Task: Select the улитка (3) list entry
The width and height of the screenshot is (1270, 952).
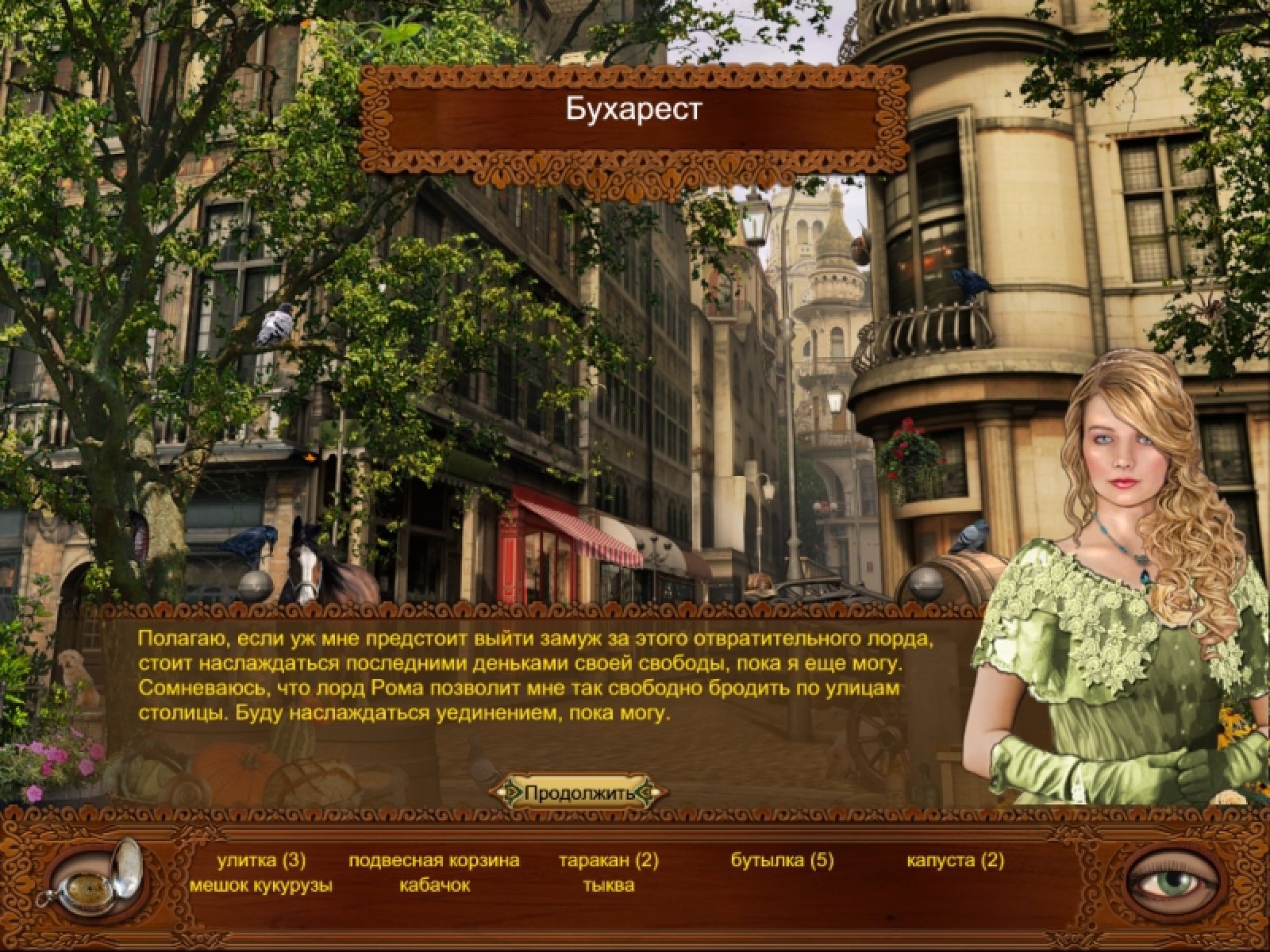Action: point(261,861)
